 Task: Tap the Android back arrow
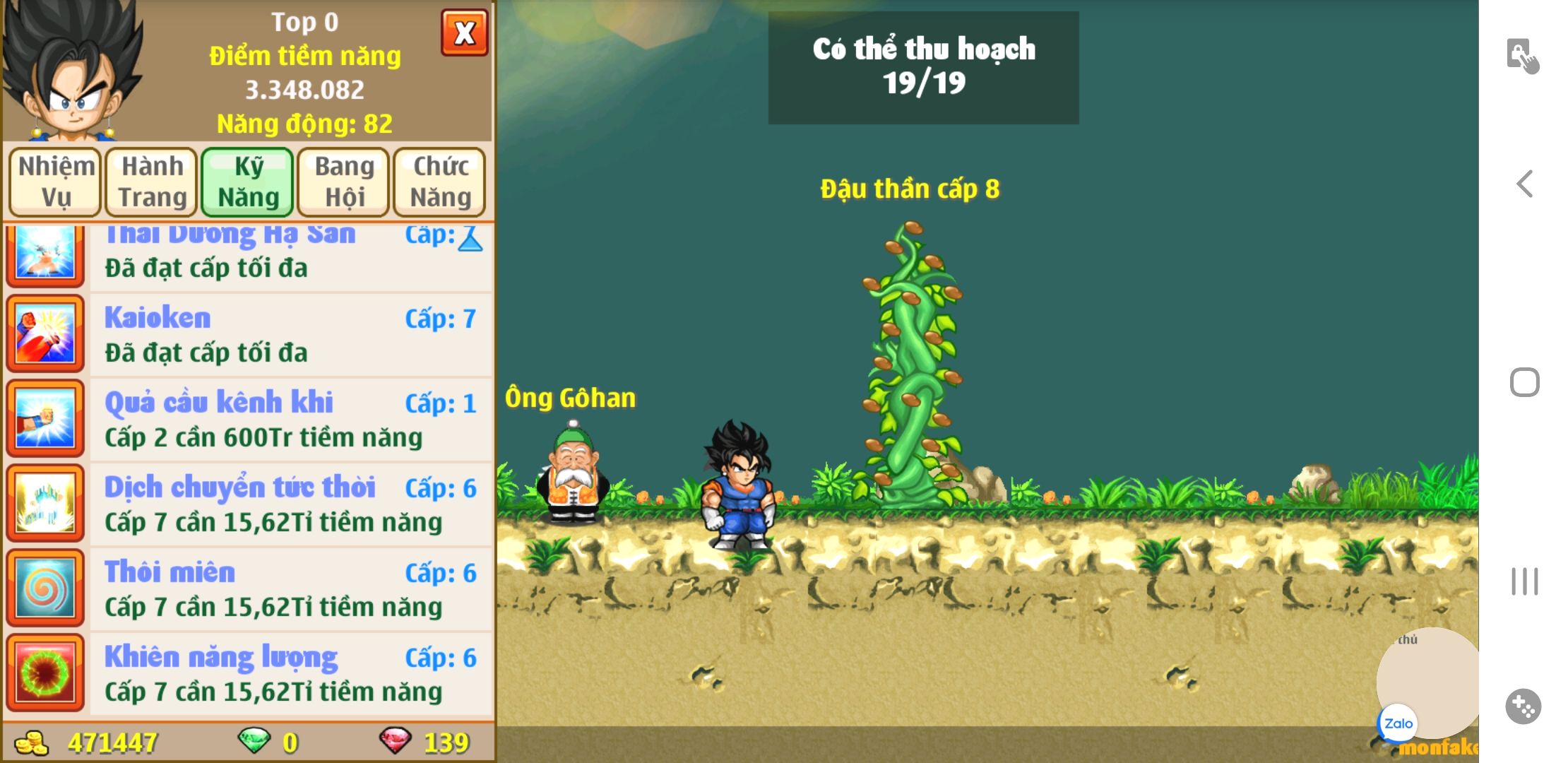[1525, 184]
